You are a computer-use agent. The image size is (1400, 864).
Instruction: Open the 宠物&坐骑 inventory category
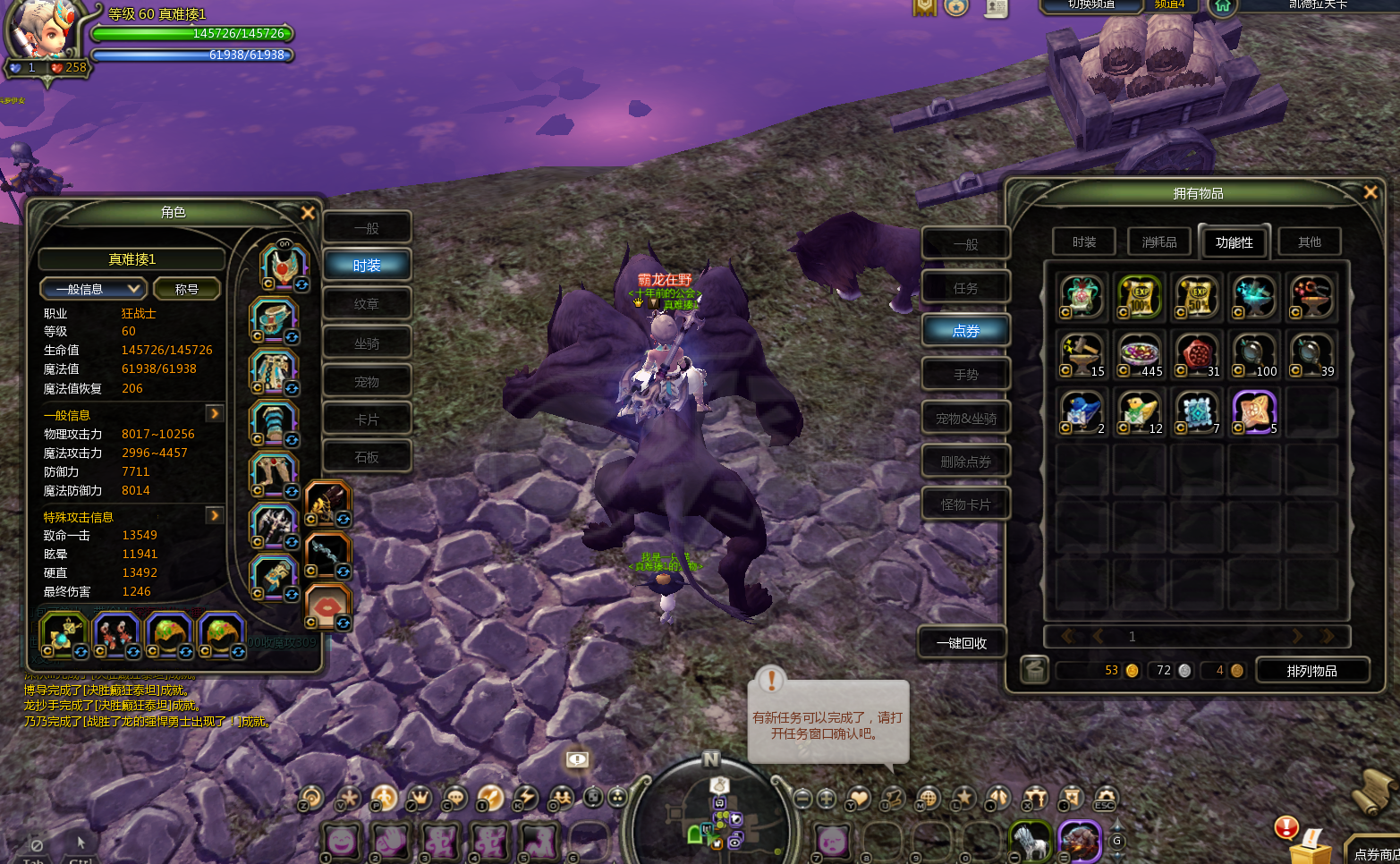(x=965, y=419)
